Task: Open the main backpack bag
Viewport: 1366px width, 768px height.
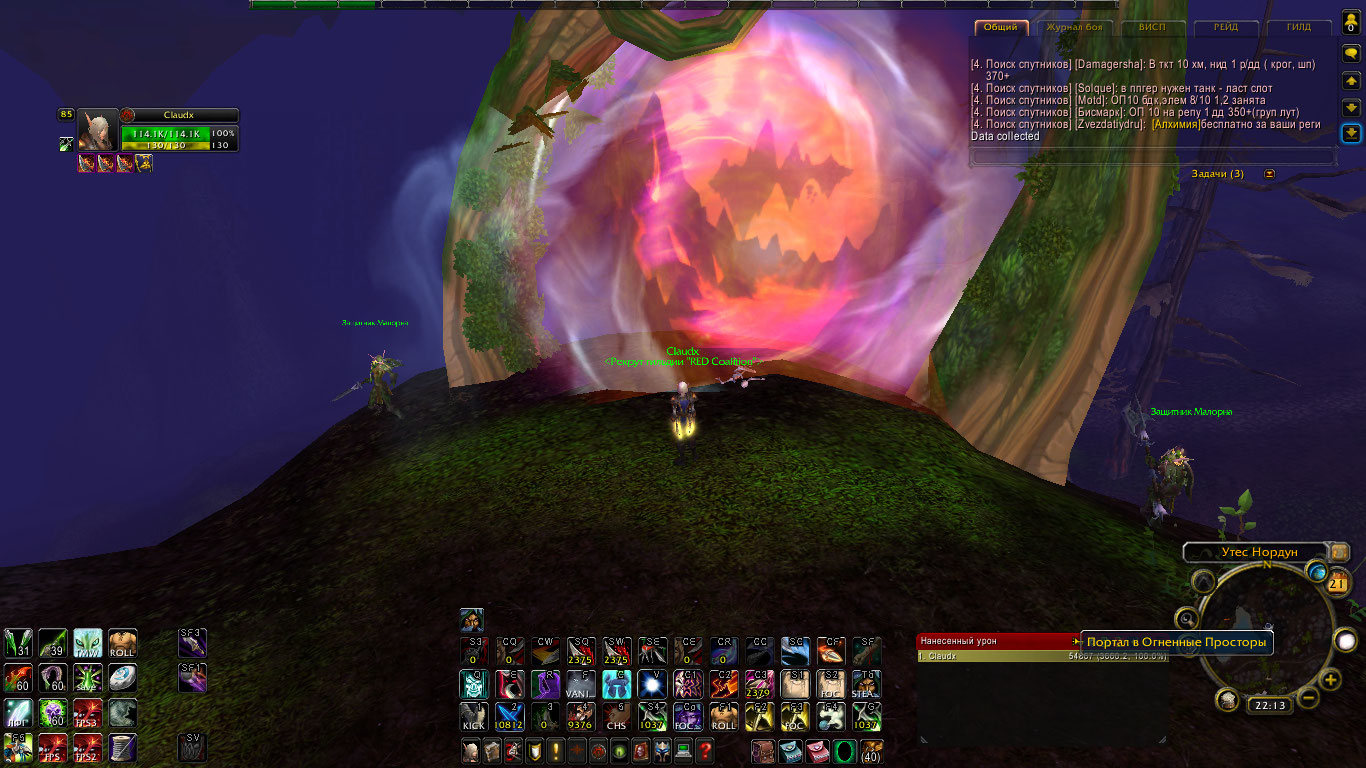Action: 872,751
